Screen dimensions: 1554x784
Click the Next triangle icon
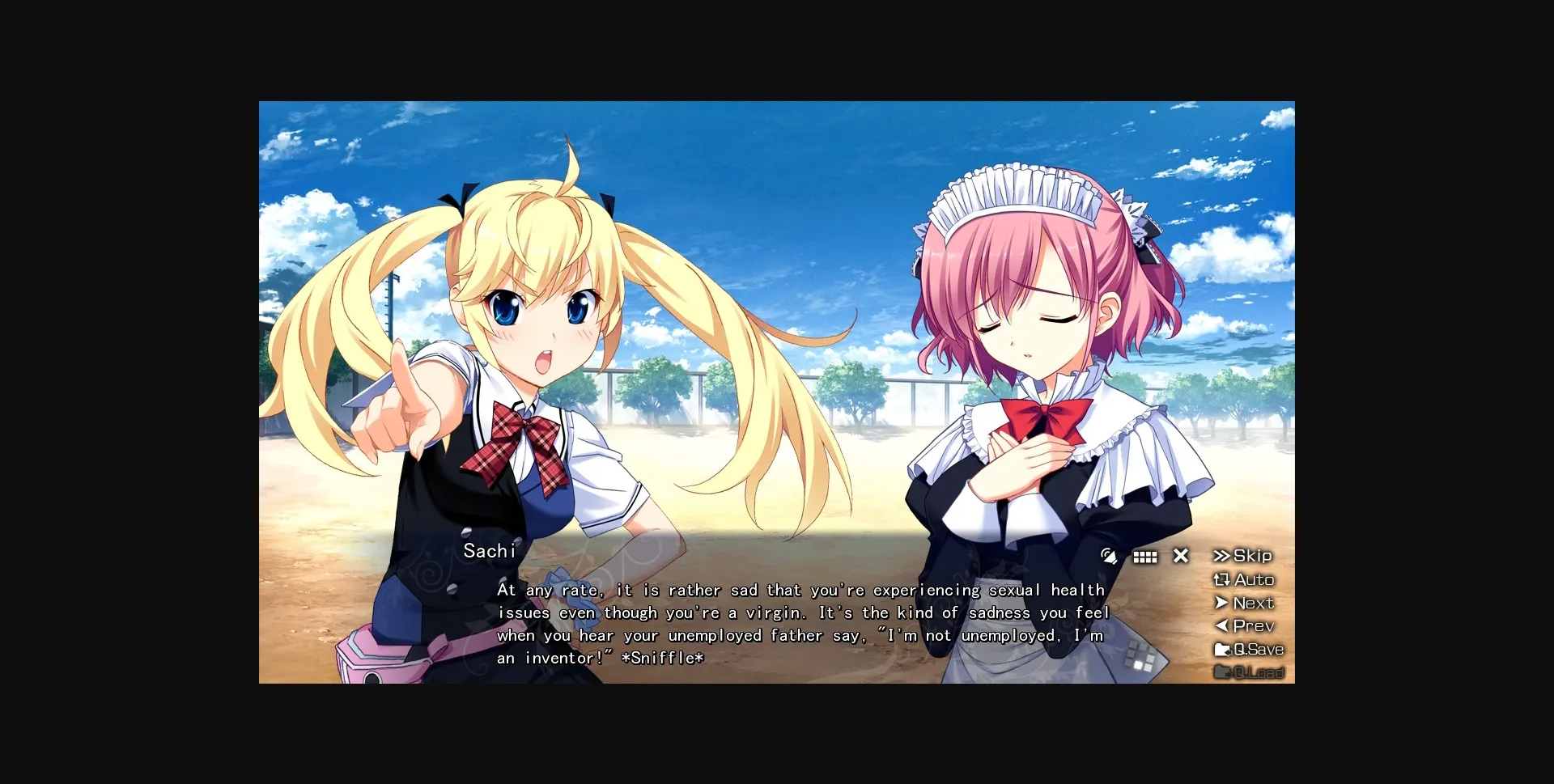(x=1222, y=603)
